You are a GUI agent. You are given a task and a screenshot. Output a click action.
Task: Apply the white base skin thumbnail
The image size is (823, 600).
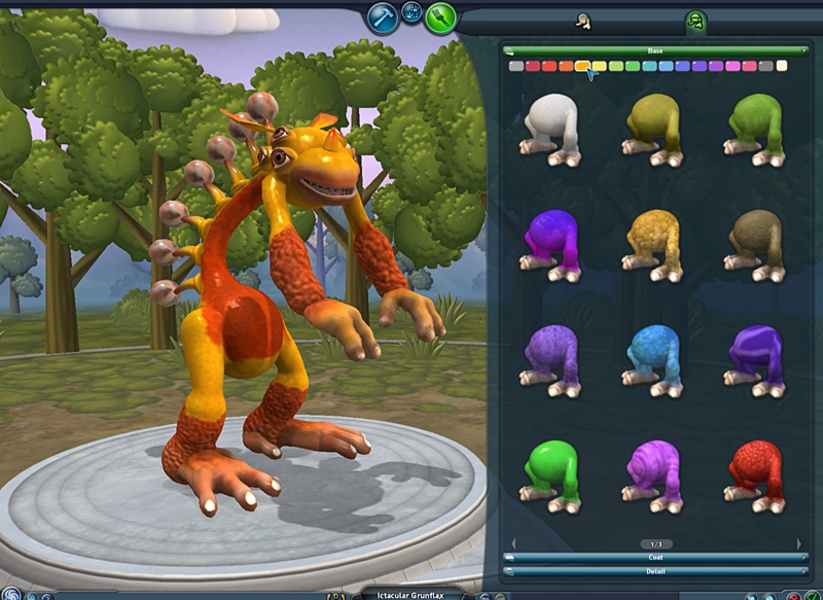pyautogui.click(x=551, y=130)
